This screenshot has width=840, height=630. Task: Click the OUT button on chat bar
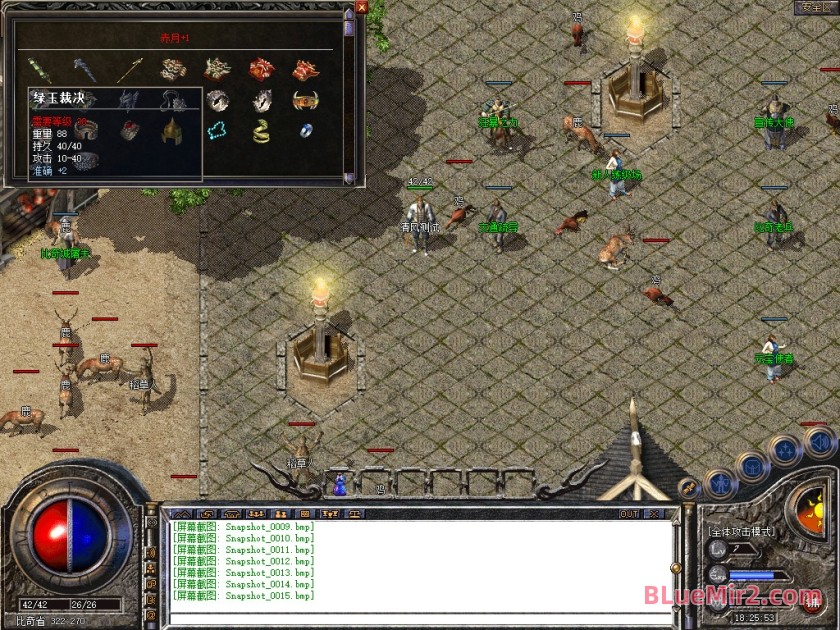tap(628, 513)
